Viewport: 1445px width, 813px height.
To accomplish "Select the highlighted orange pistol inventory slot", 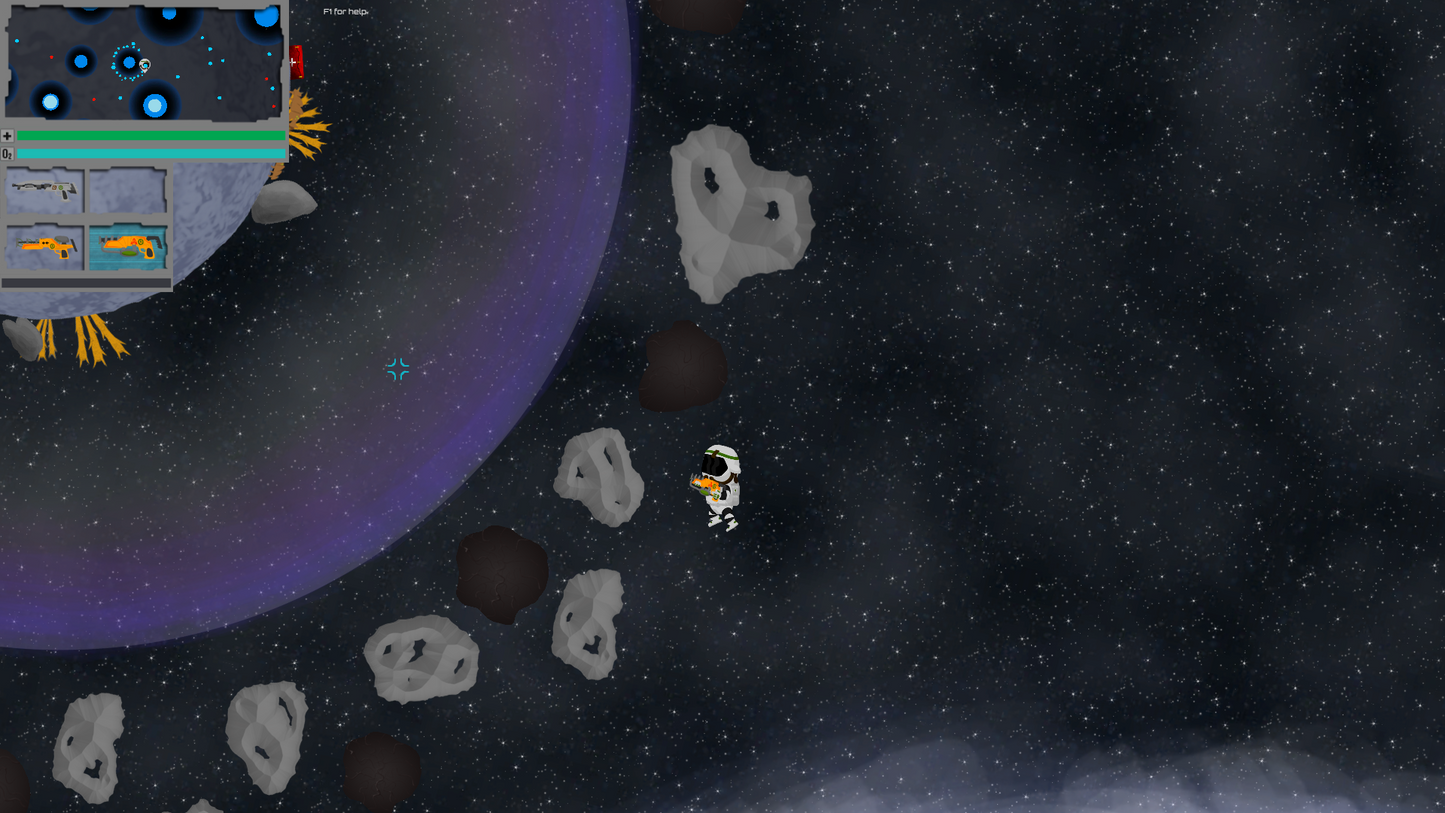I will [x=130, y=245].
